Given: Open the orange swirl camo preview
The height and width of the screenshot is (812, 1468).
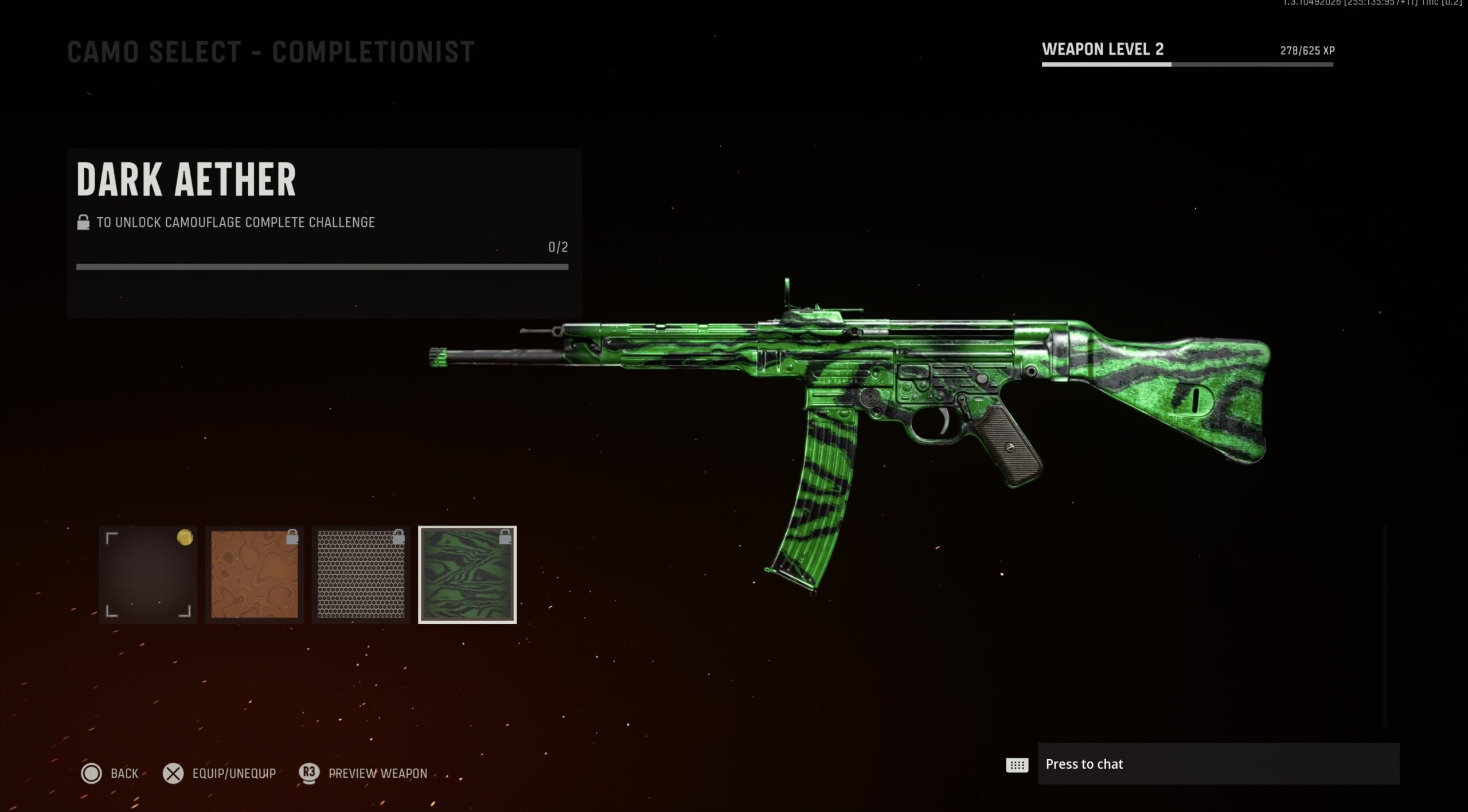Looking at the screenshot, I should click(x=253, y=573).
